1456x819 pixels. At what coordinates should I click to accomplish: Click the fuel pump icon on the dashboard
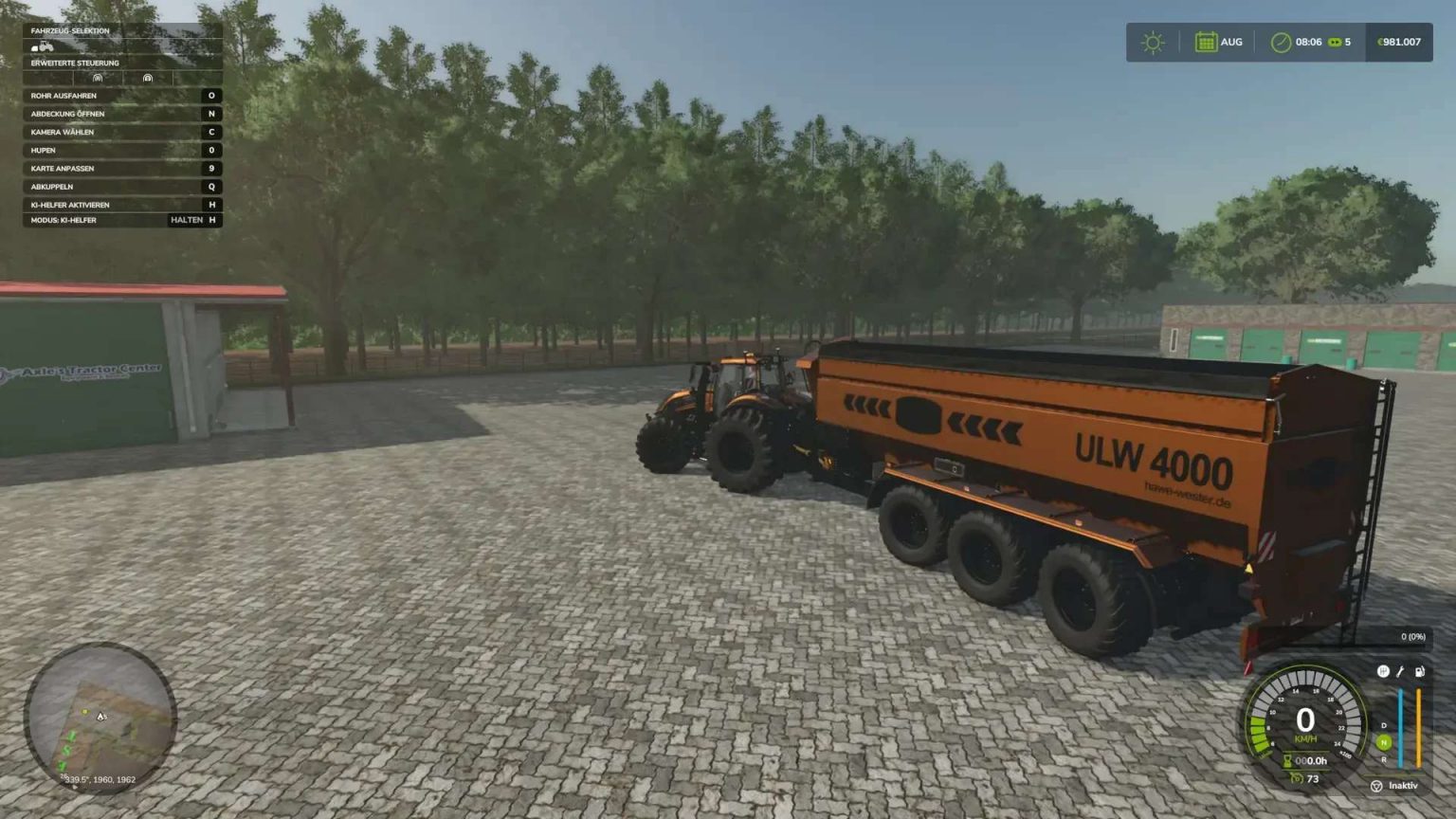1419,671
